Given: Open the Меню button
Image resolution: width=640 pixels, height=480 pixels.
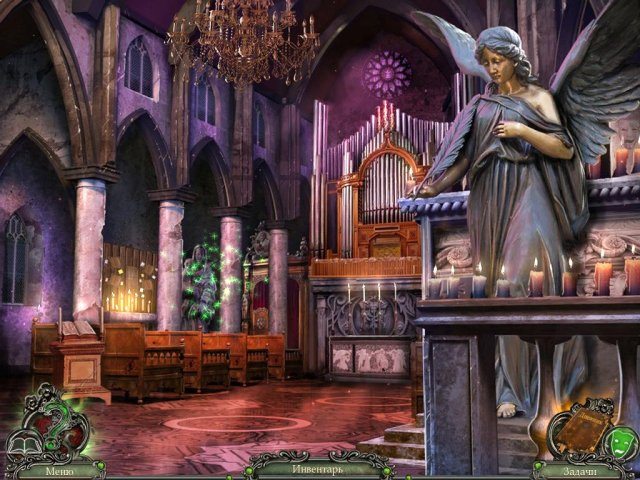Looking at the screenshot, I should click(56, 469).
